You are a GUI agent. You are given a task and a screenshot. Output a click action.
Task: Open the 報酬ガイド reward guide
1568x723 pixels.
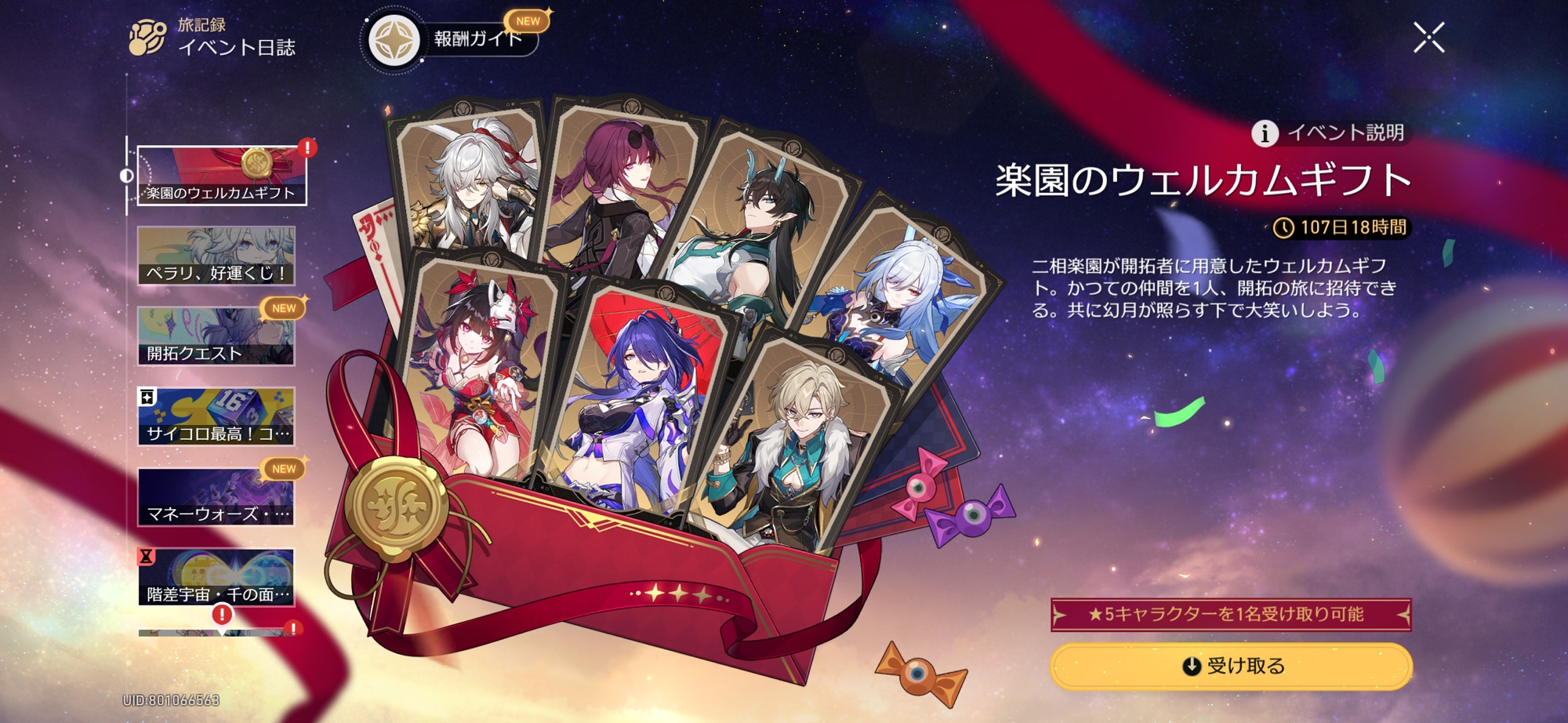[455, 39]
